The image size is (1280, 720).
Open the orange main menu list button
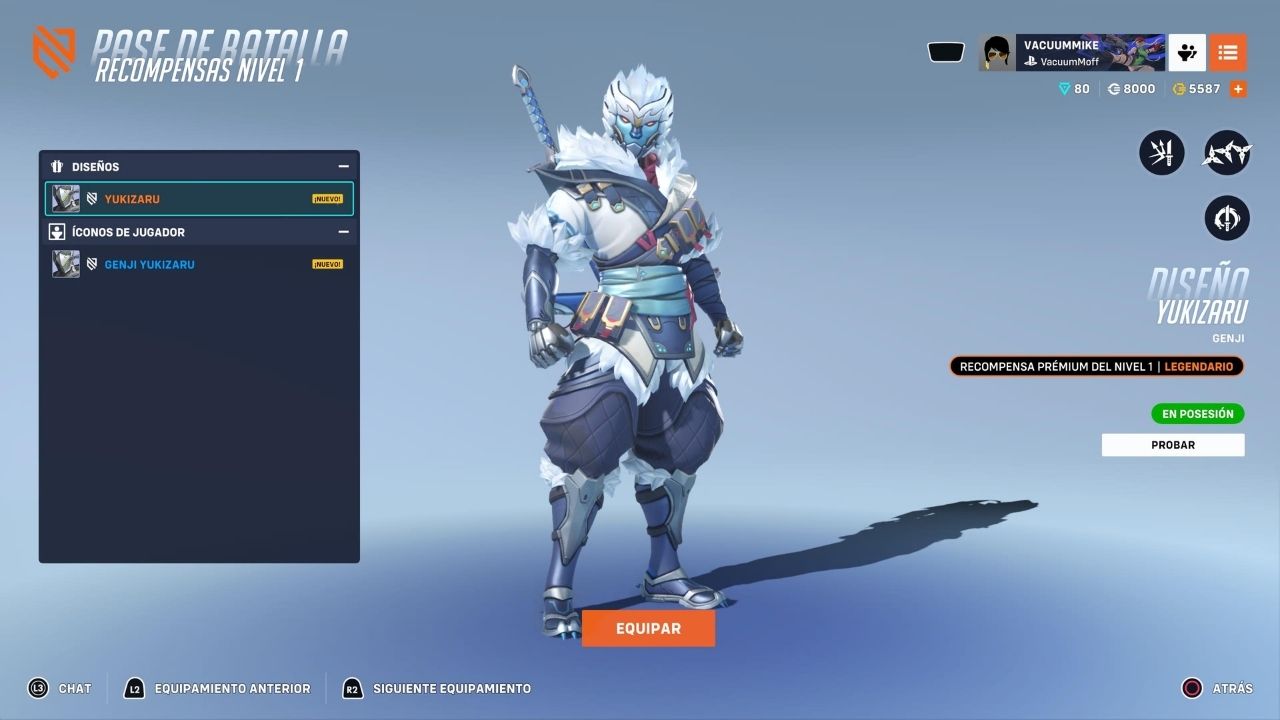click(x=1228, y=52)
